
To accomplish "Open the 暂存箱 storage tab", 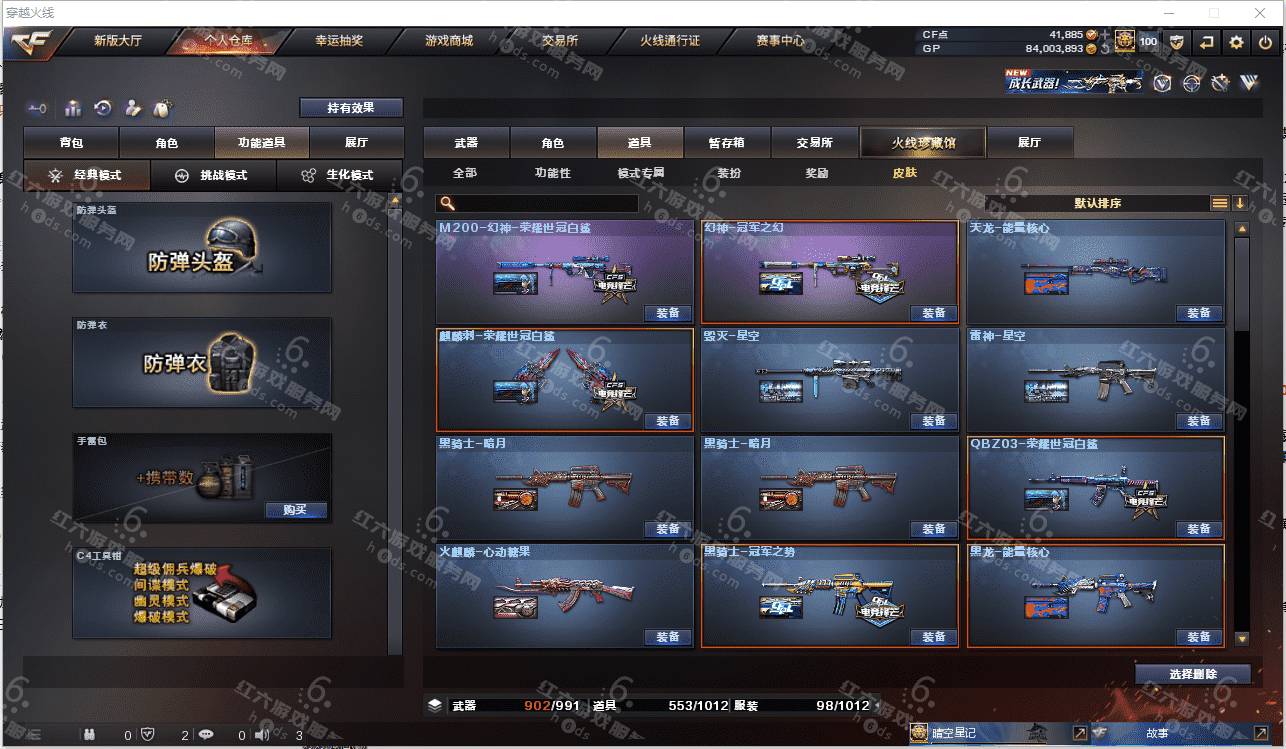I will 726,143.
